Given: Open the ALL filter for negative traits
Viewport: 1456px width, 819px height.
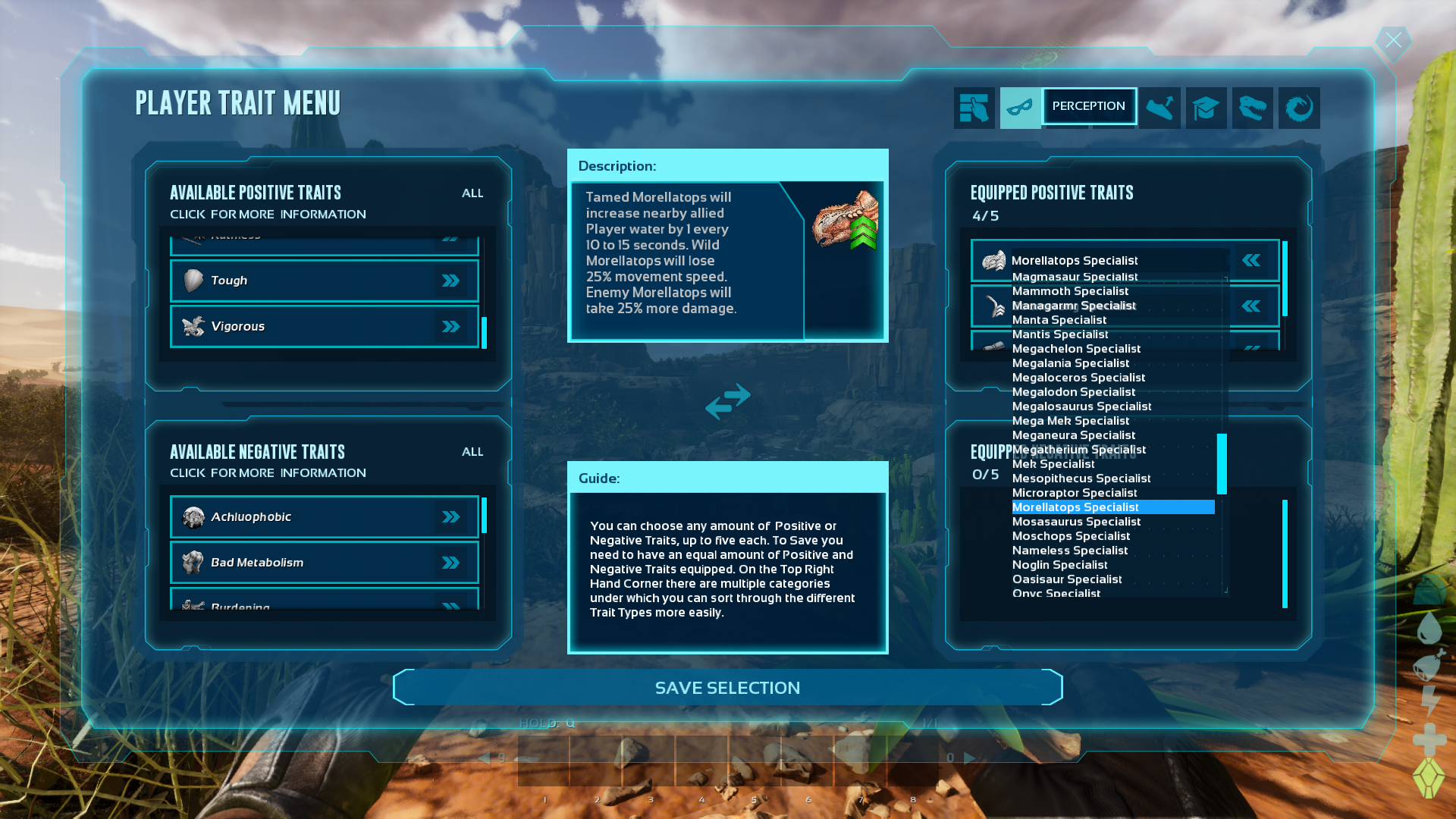Looking at the screenshot, I should tap(472, 451).
